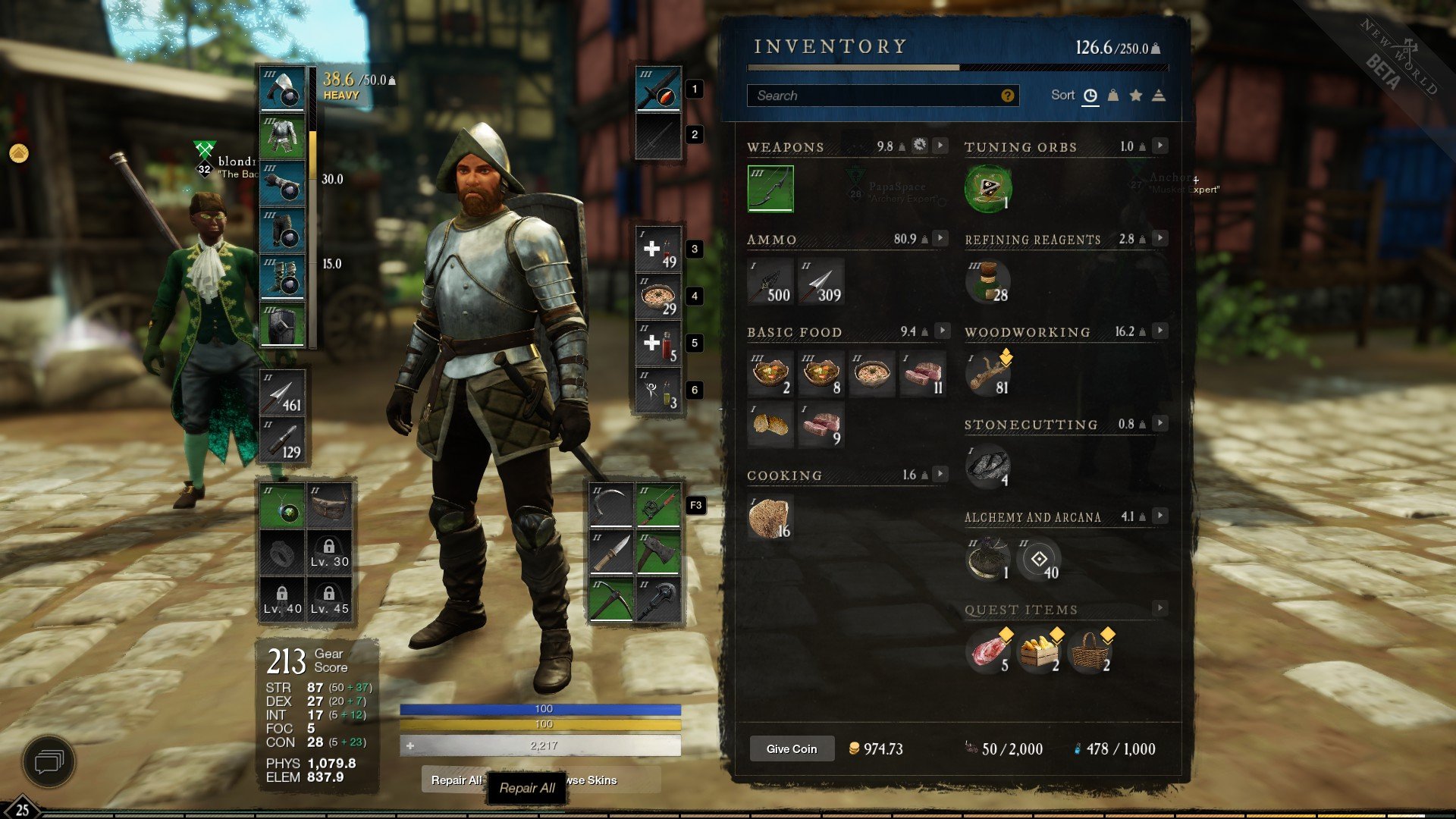
Task: Click the inventory Search field
Action: point(872,96)
